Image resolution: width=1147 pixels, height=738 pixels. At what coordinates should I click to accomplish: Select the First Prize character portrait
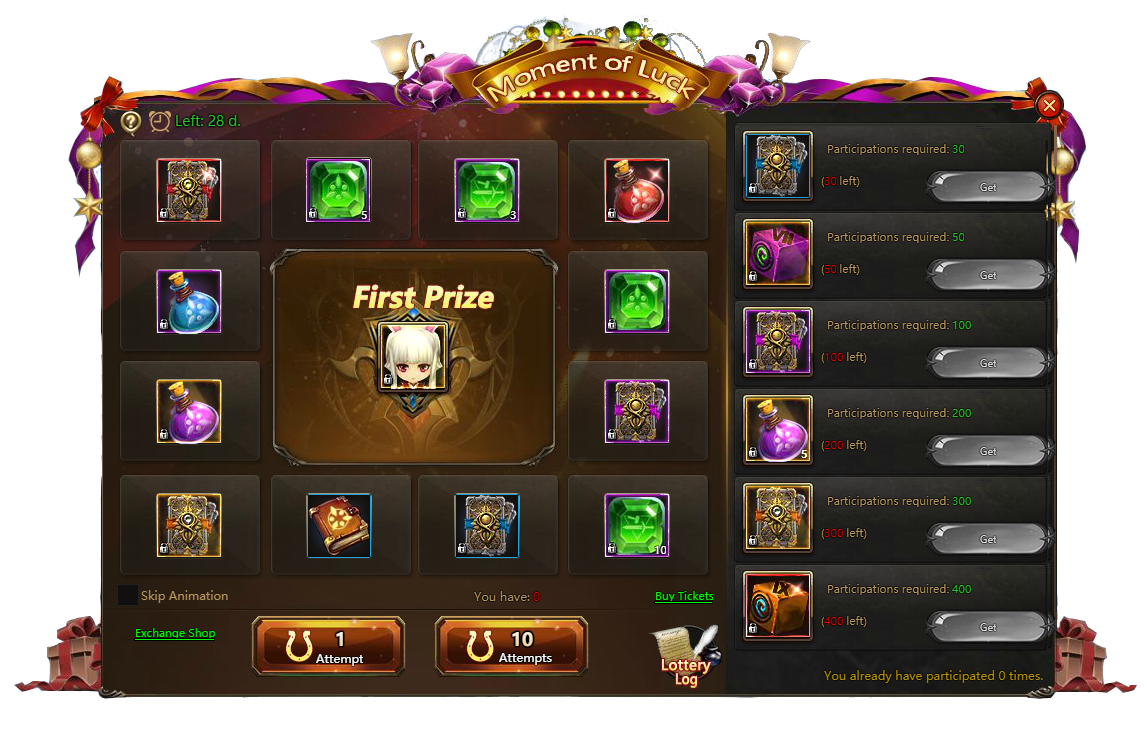(x=412, y=357)
